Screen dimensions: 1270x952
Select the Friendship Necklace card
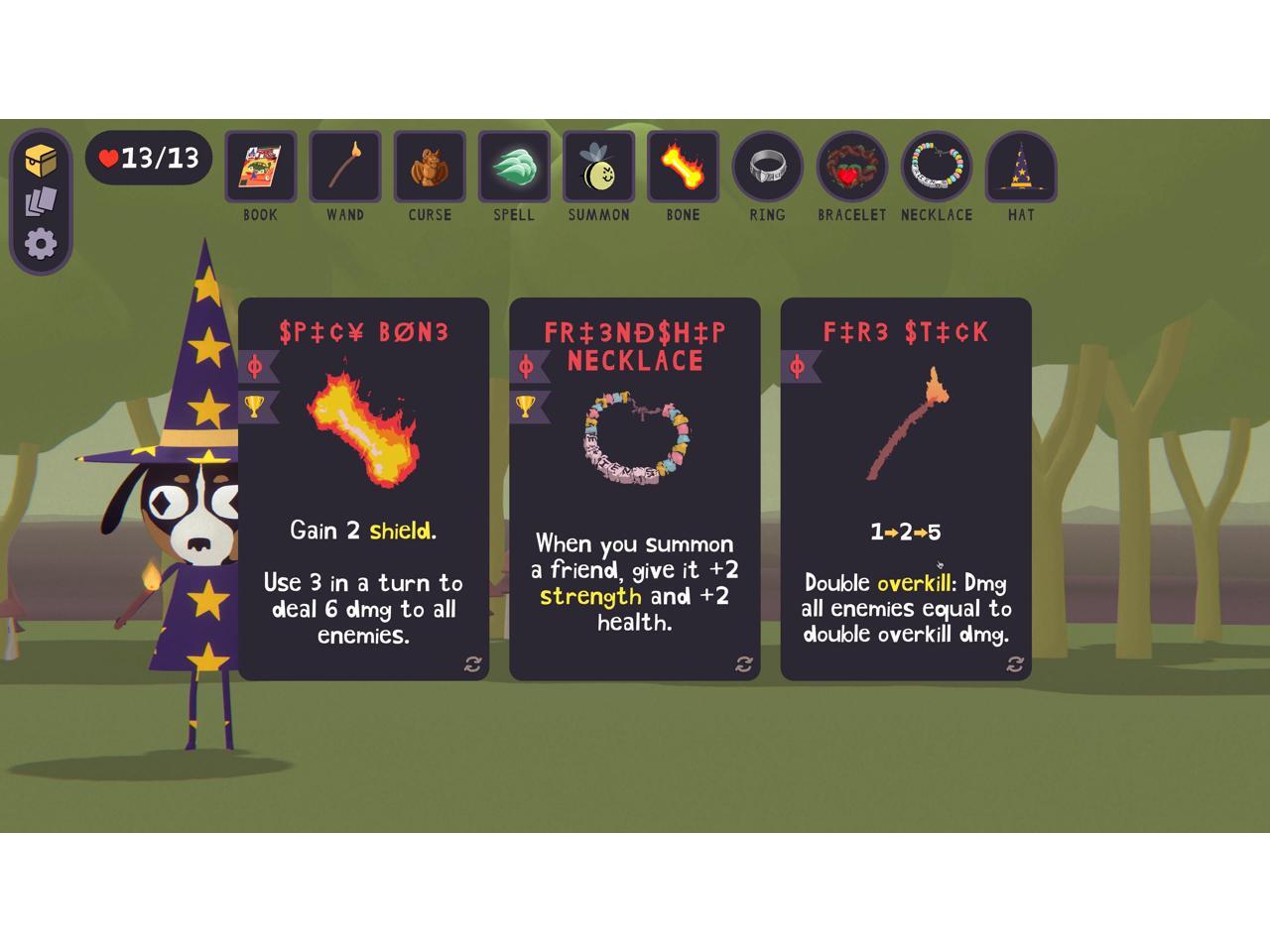634,488
